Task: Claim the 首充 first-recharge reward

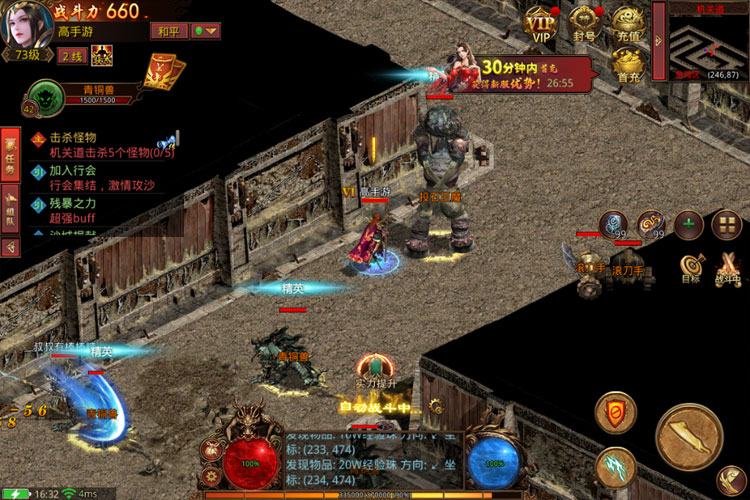Action: pyautogui.click(x=627, y=65)
